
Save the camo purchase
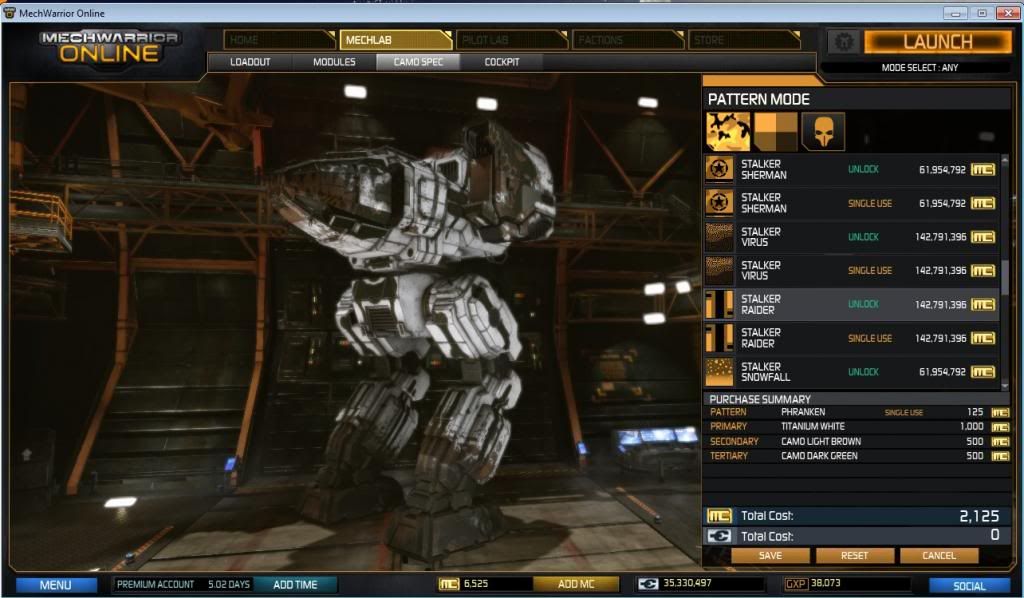pos(770,555)
